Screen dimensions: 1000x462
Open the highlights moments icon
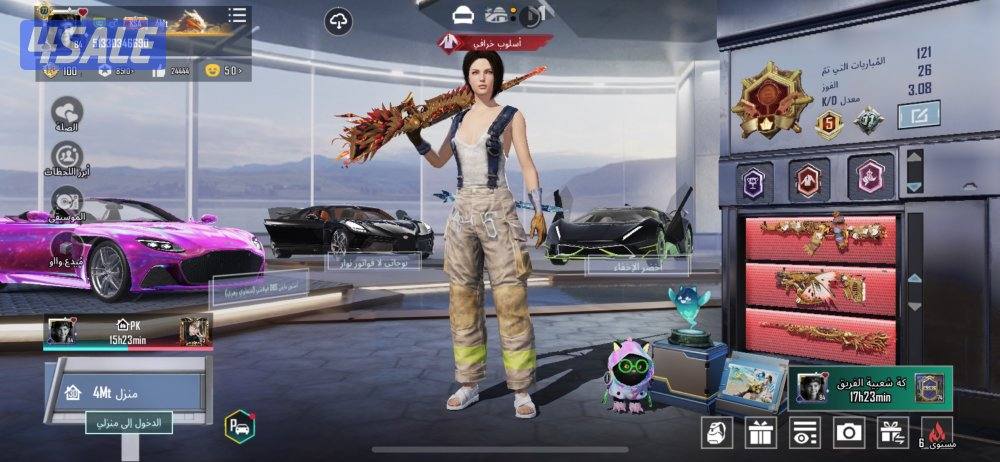(x=67, y=157)
